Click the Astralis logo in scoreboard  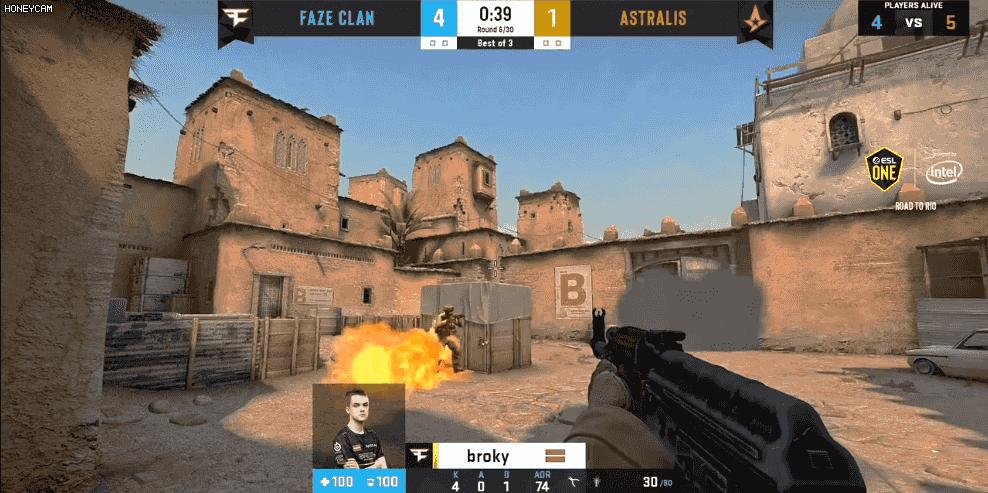(x=753, y=19)
